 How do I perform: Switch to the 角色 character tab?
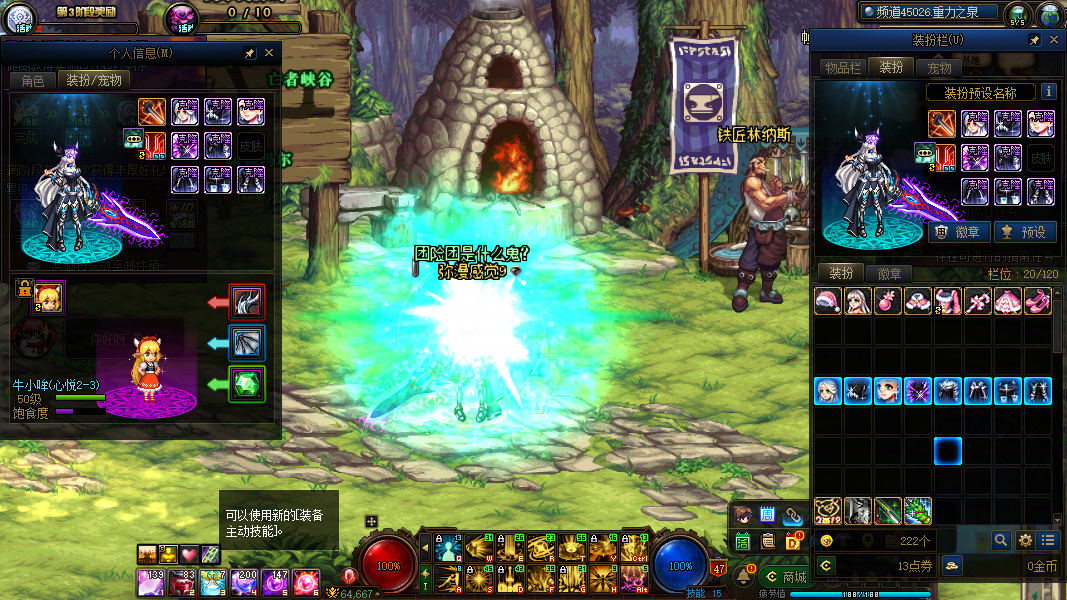[32, 80]
